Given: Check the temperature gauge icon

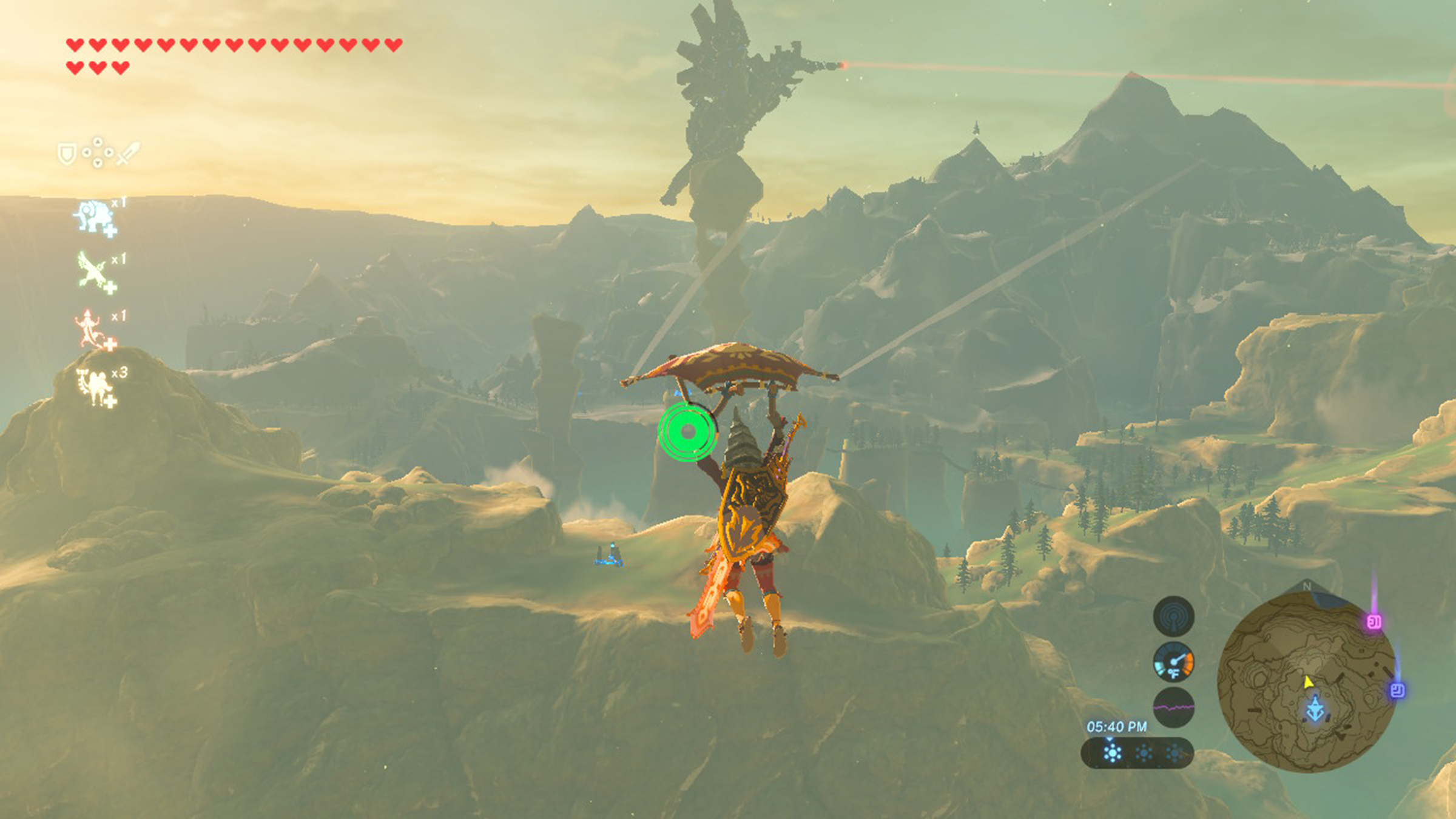Looking at the screenshot, I should point(1173,662).
